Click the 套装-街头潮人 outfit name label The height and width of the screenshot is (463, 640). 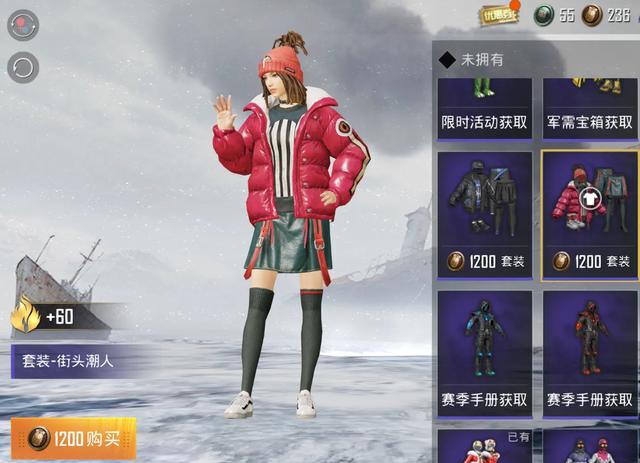63,360
